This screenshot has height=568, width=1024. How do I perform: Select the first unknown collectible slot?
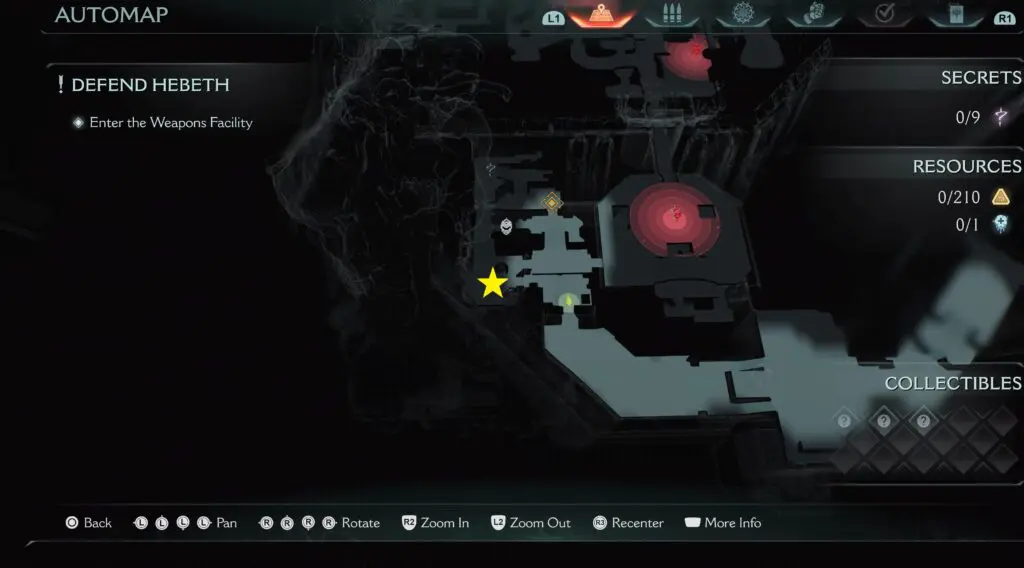click(x=844, y=421)
